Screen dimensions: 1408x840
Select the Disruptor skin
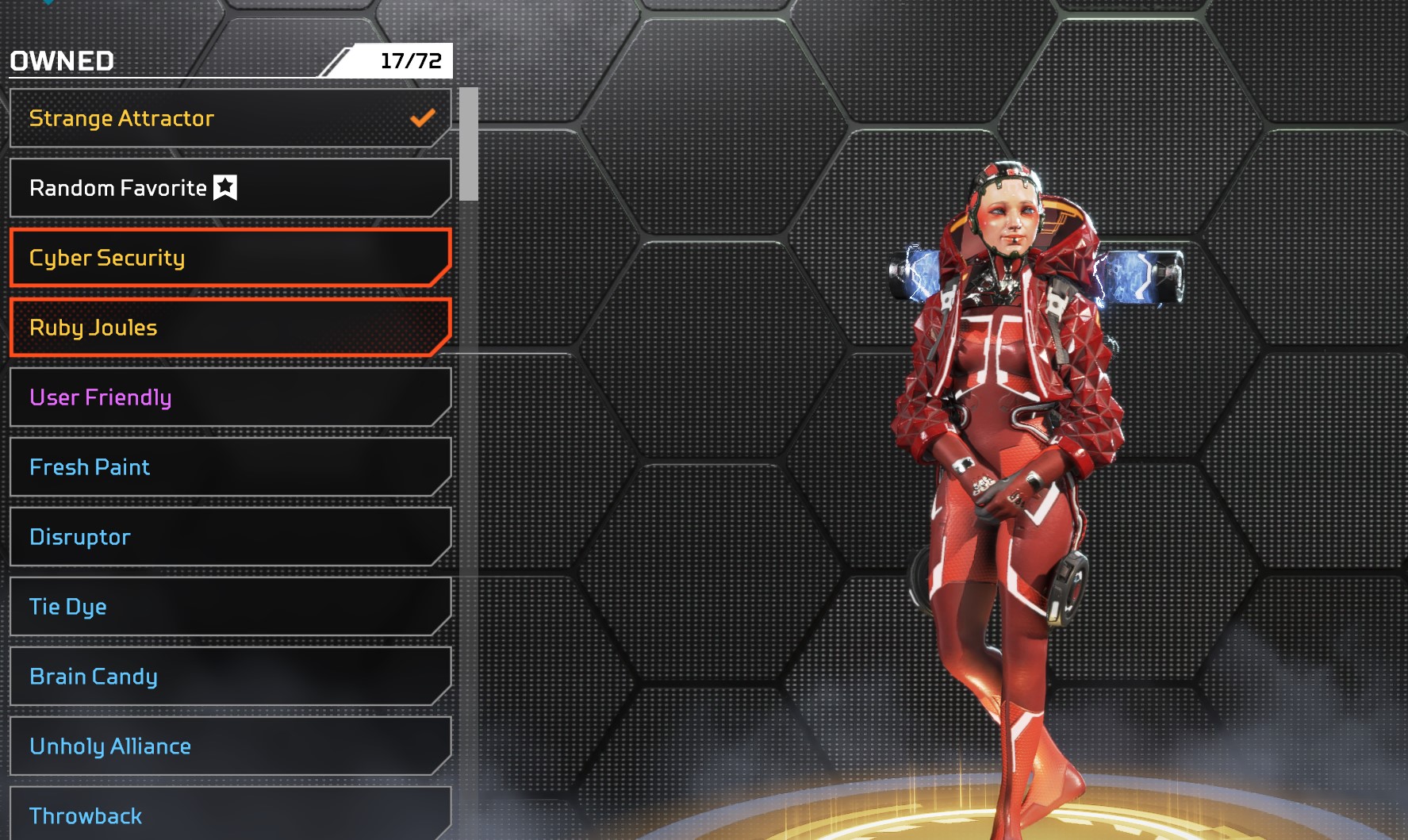point(230,537)
